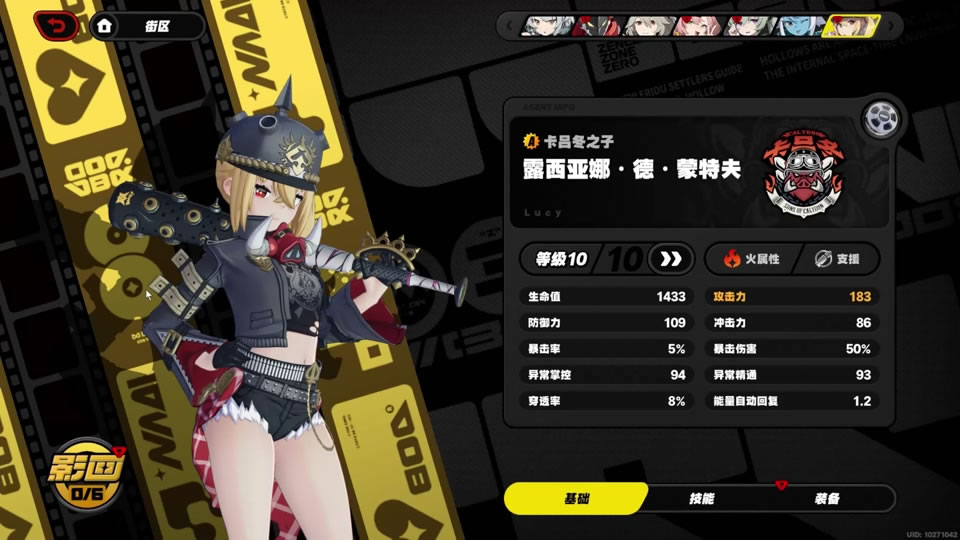View the 支援 support specialty badge
The height and width of the screenshot is (540, 960).
pyautogui.click(x=836, y=259)
